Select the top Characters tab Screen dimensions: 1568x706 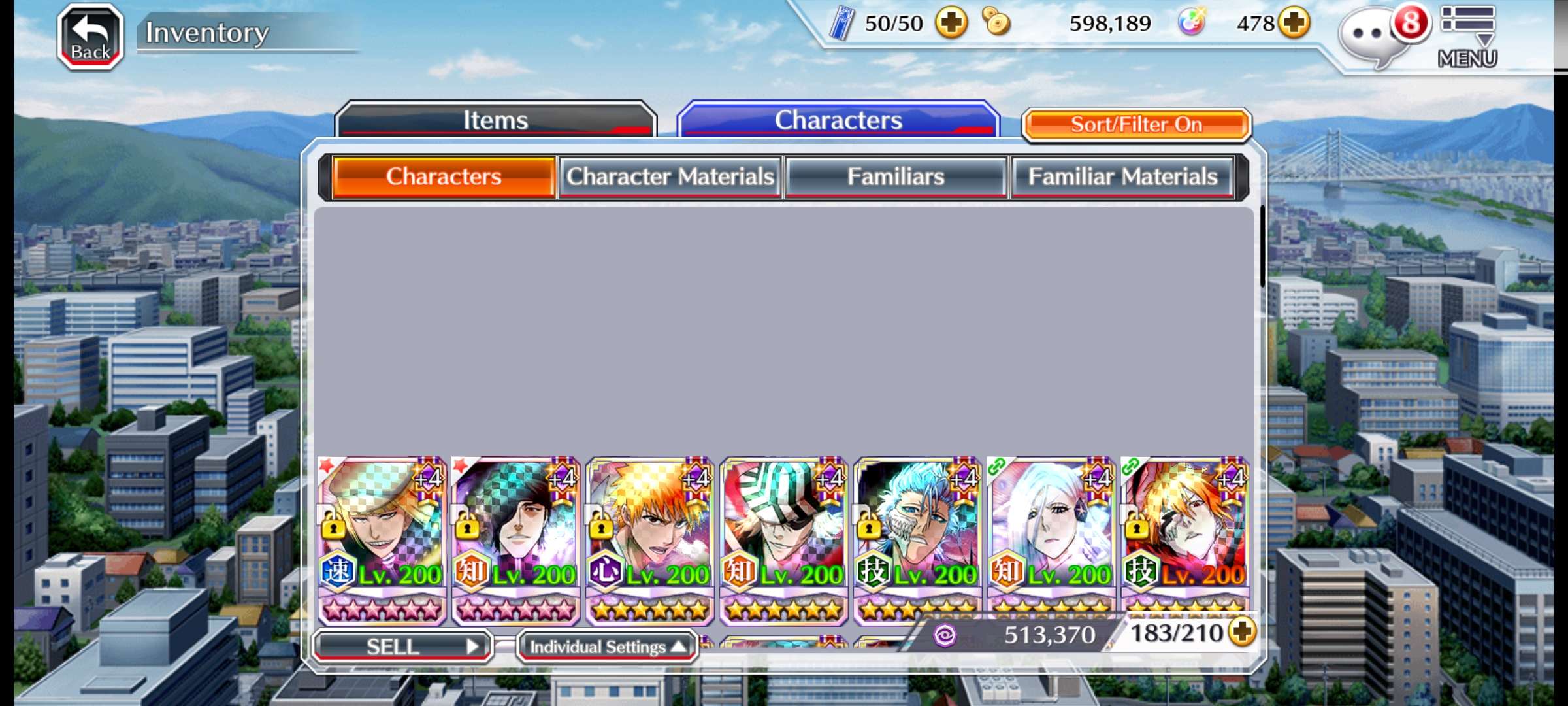[x=838, y=120]
